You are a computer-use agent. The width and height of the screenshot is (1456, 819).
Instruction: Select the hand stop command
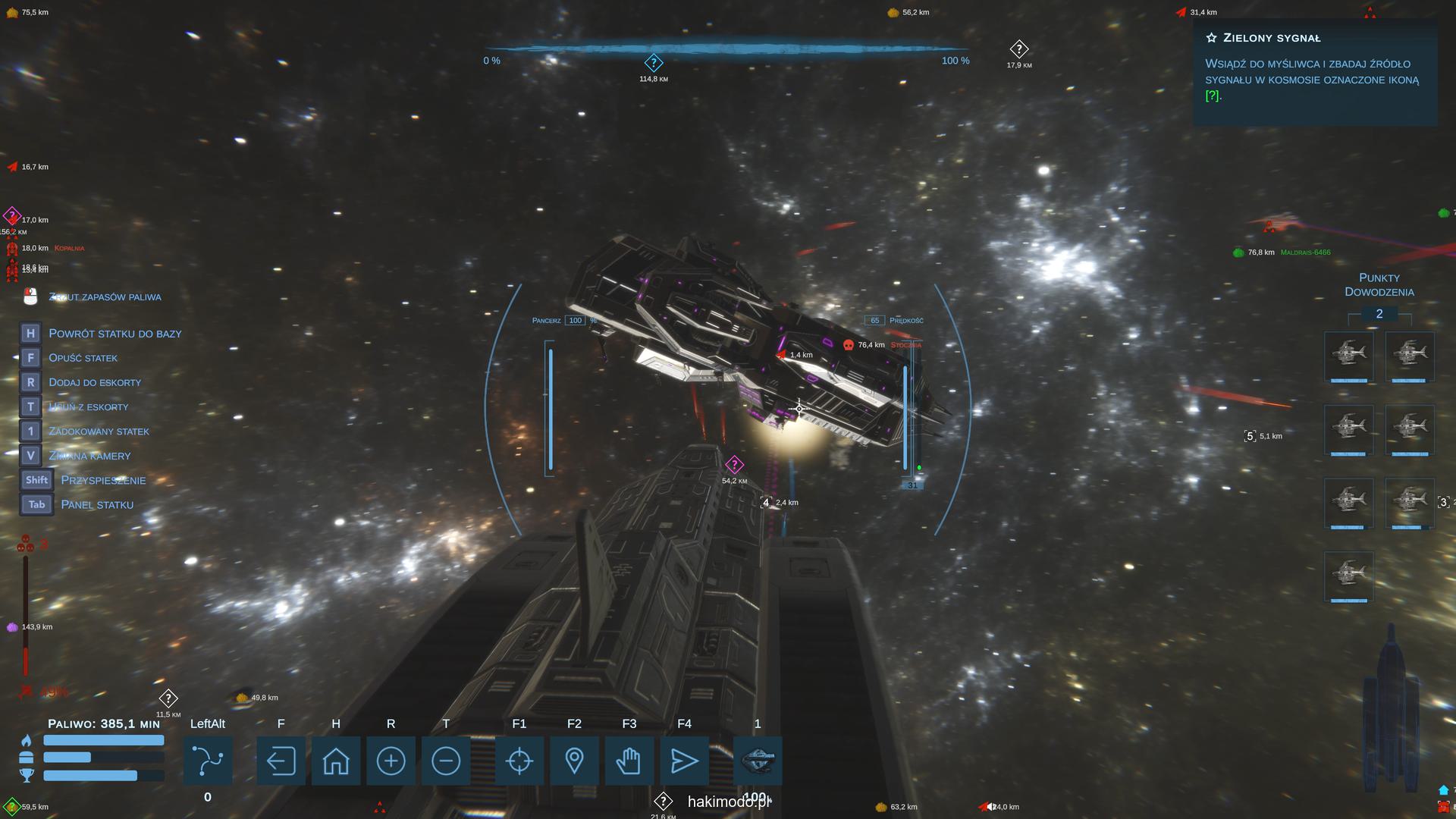click(x=629, y=761)
